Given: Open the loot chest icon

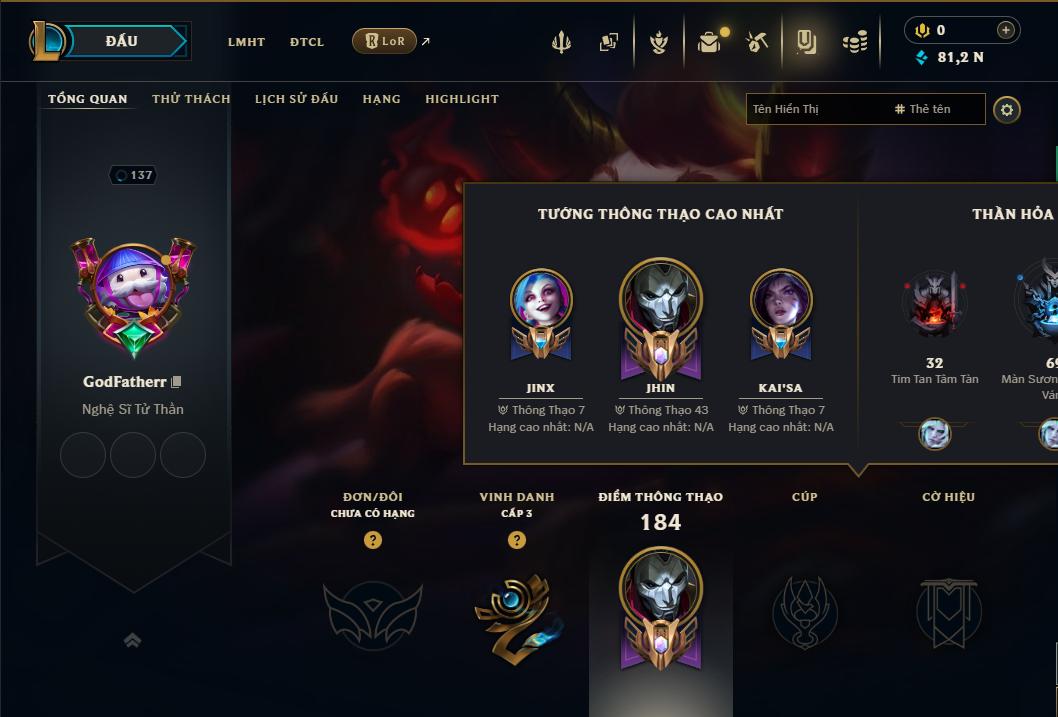Looking at the screenshot, I should (709, 42).
